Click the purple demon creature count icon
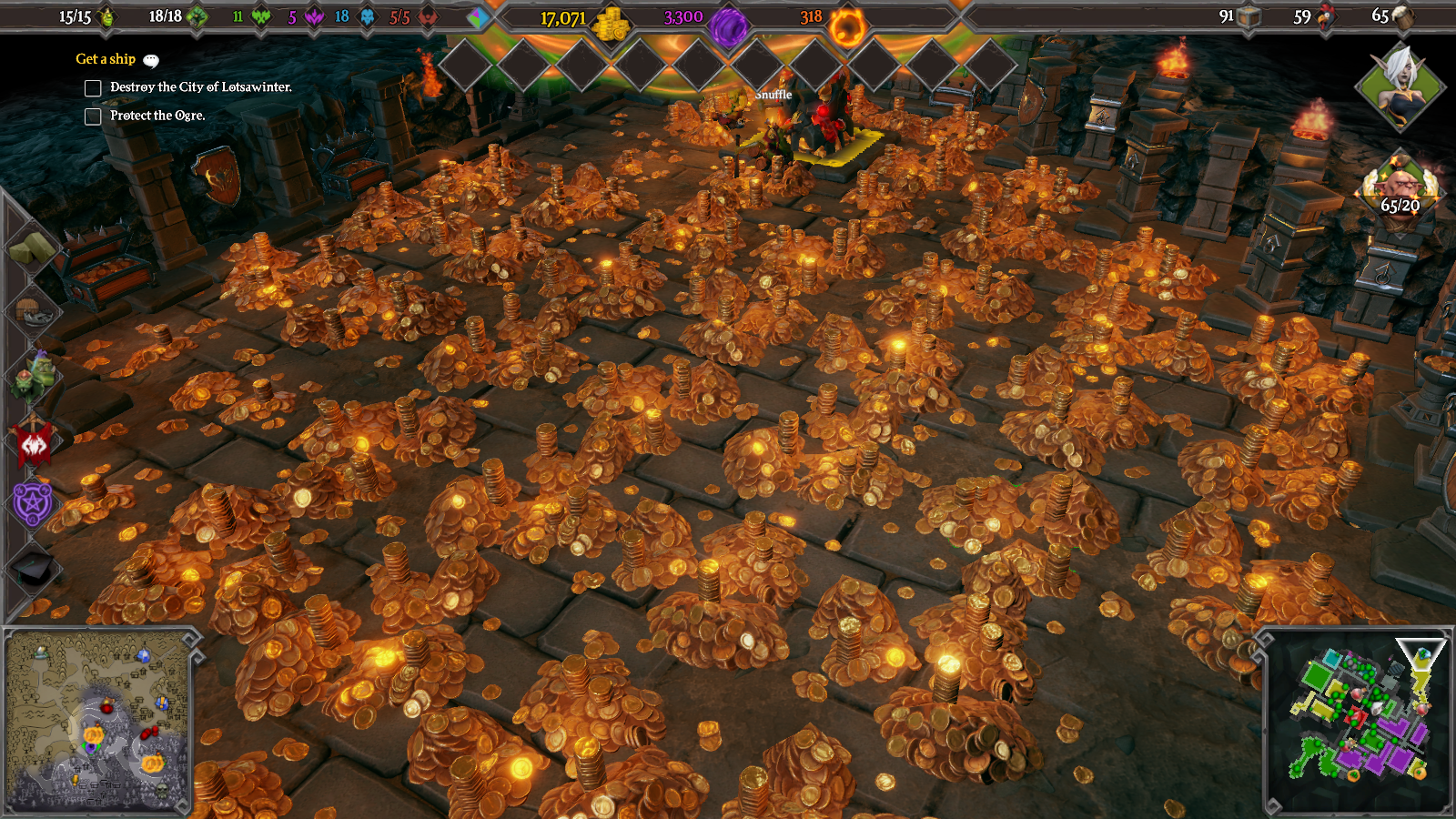 (x=315, y=16)
